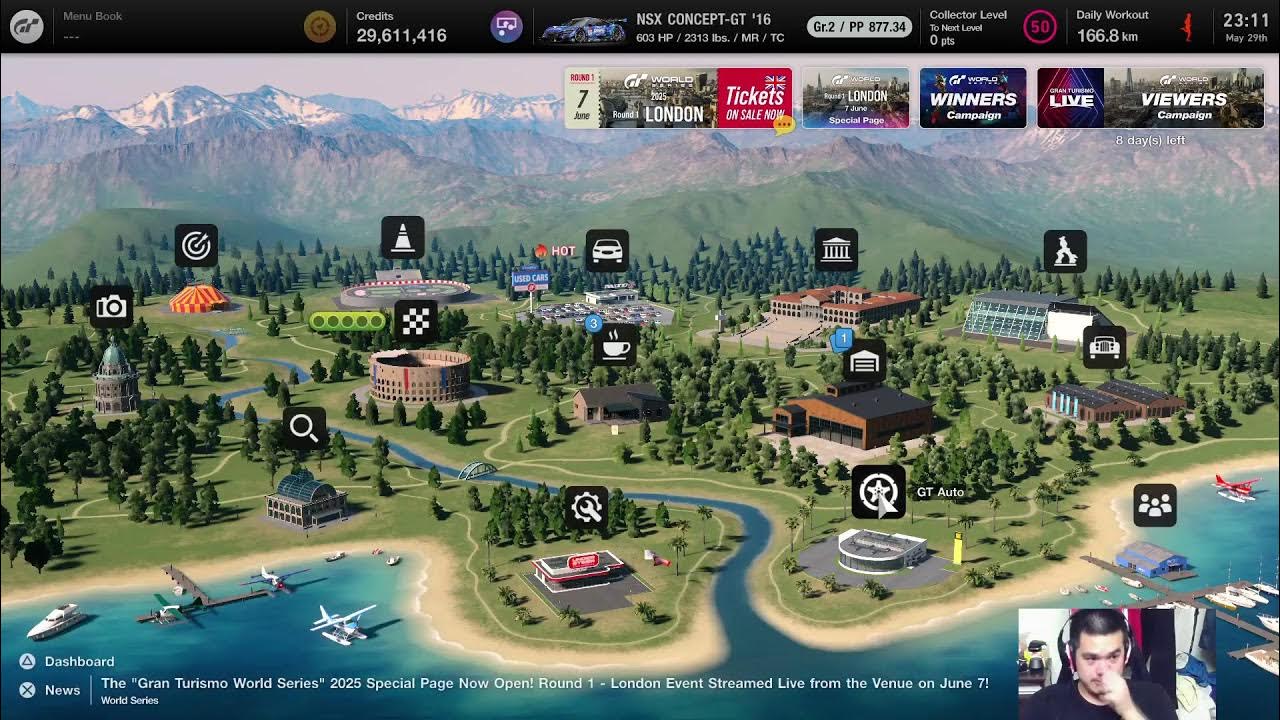Open Brand Central via the museum columns icon

[836, 250]
